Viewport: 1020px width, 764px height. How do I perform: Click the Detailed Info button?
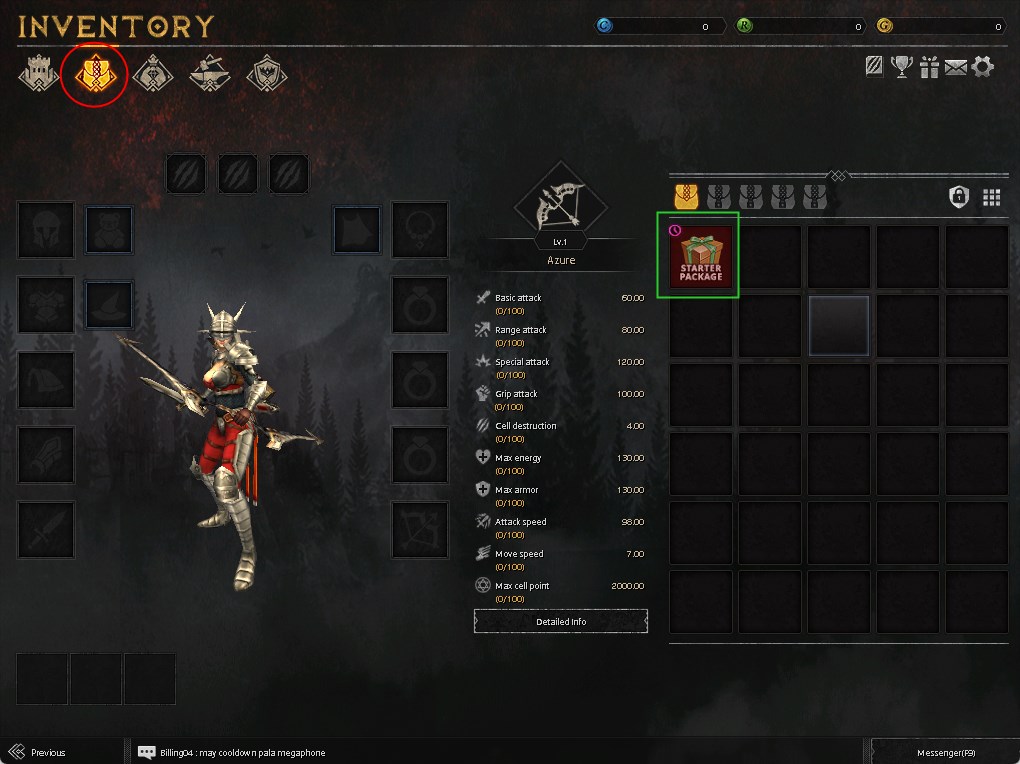pos(561,621)
